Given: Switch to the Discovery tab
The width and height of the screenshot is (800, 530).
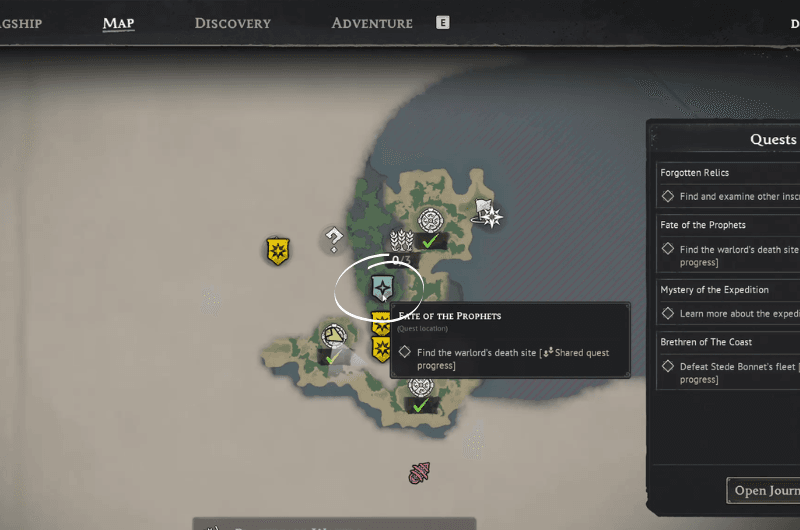Looking at the screenshot, I should (x=232, y=23).
